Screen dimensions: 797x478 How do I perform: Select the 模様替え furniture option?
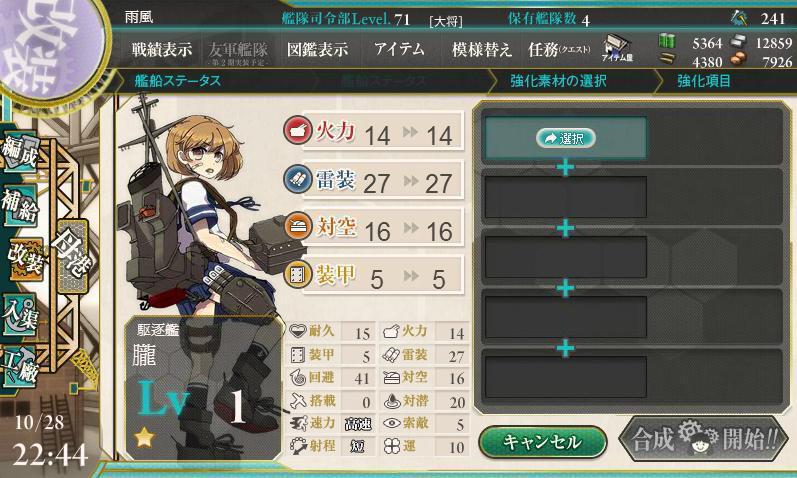pyautogui.click(x=481, y=50)
